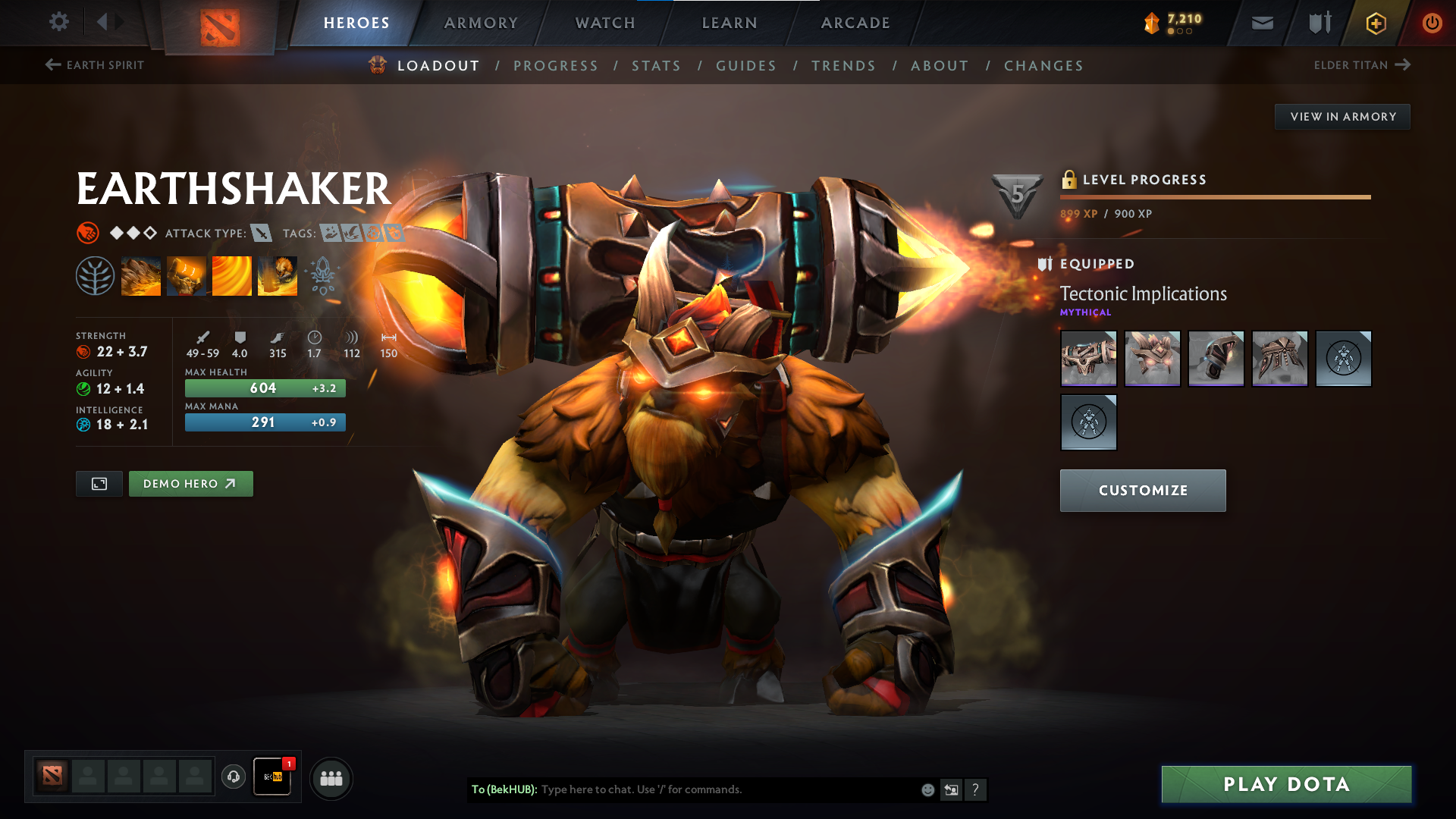Click the gold hexagon Dota Plus icon

tap(1375, 23)
